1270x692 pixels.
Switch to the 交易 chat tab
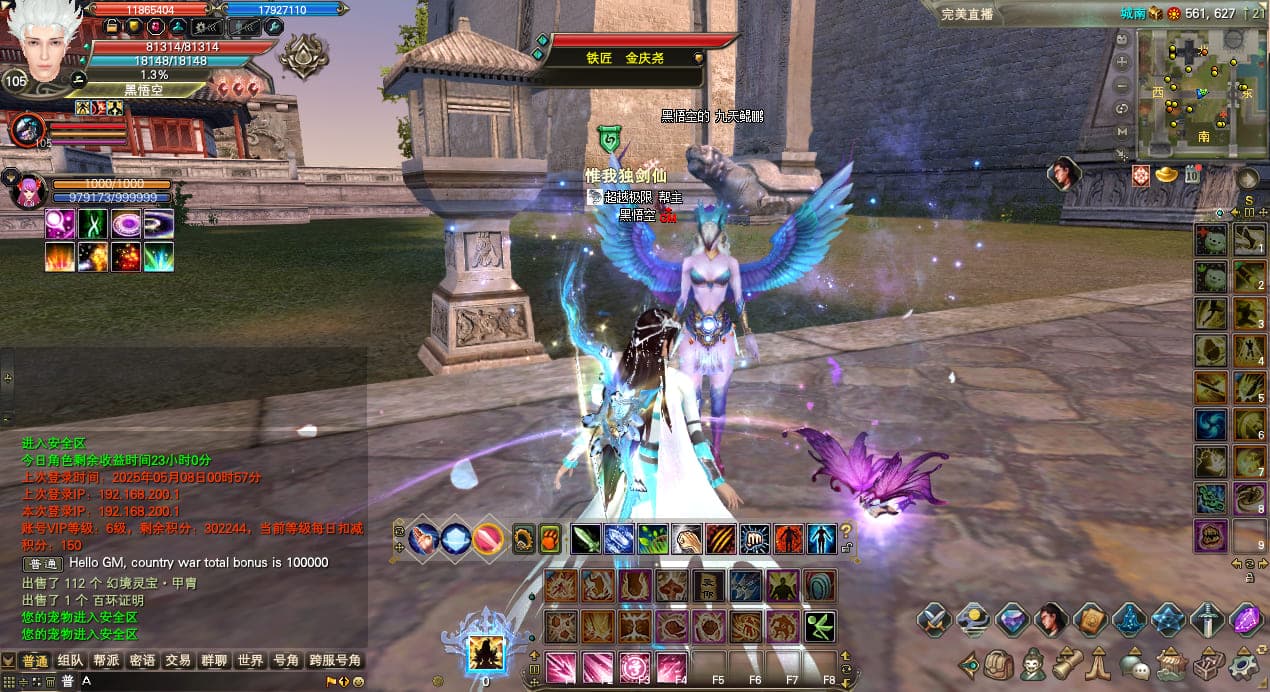[178, 661]
